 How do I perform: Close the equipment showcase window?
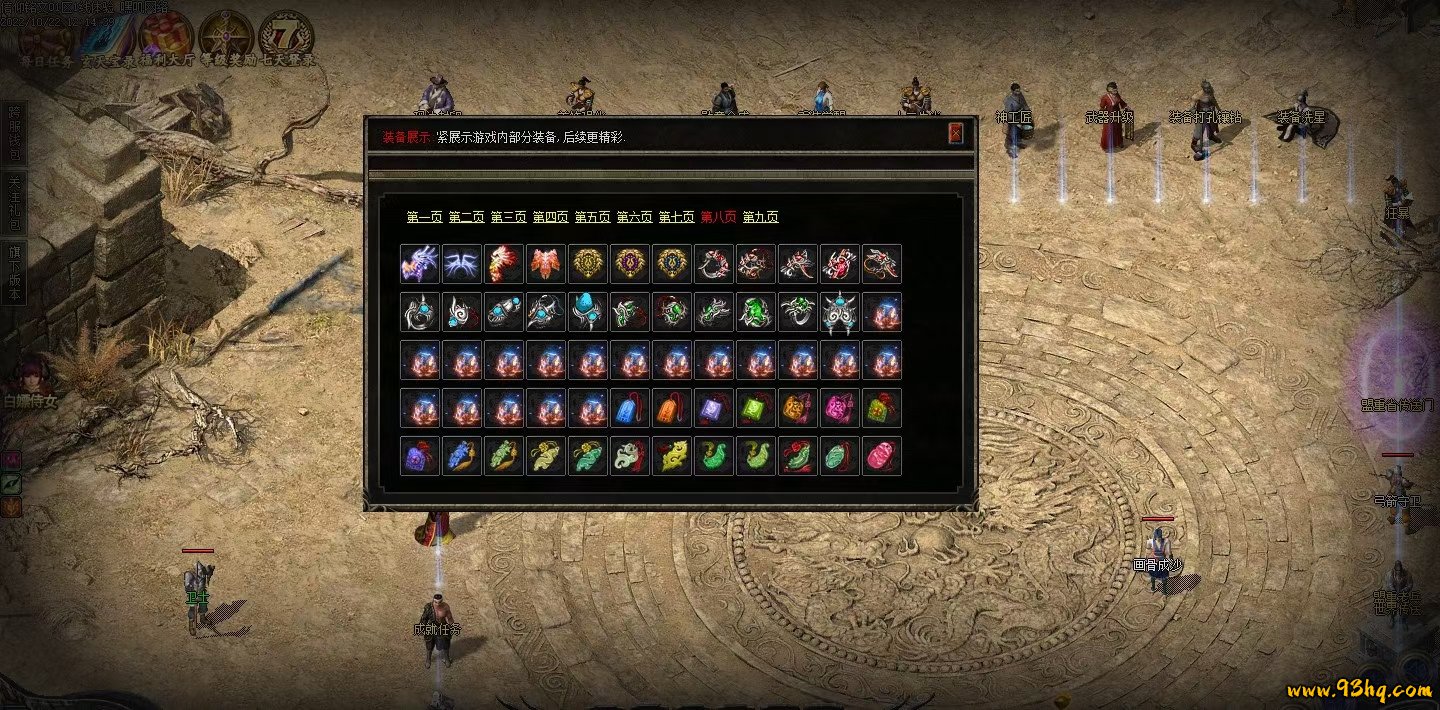click(x=955, y=133)
